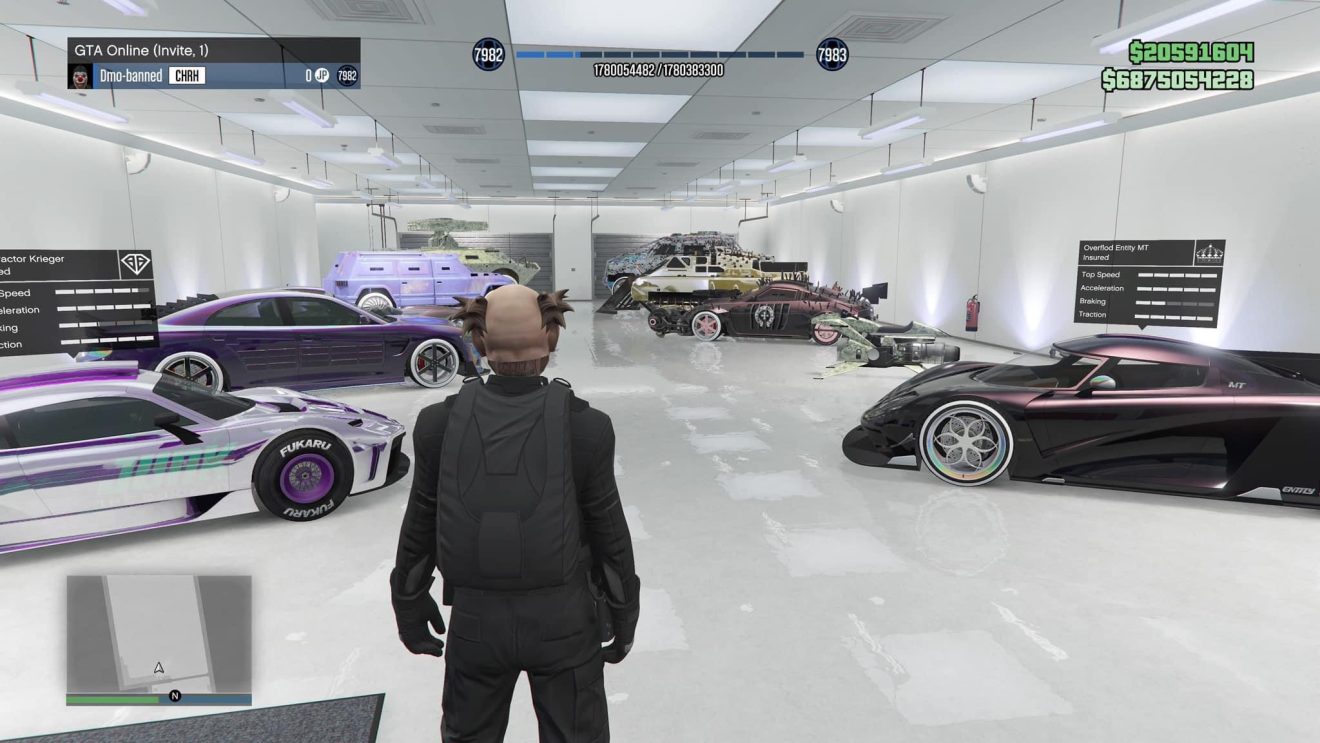This screenshot has width=1320, height=743.
Task: Click the CHRX crew tag
Action: pyautogui.click(x=187, y=76)
